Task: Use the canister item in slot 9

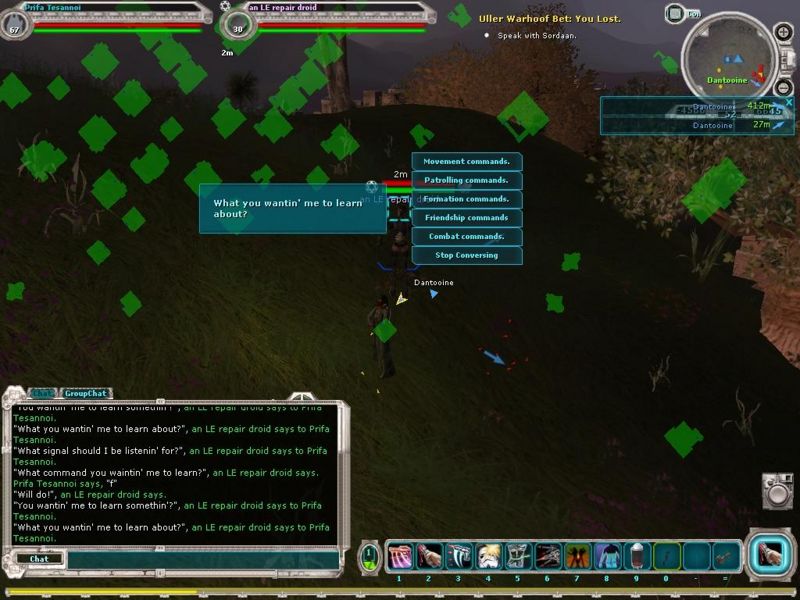Action: pos(636,556)
